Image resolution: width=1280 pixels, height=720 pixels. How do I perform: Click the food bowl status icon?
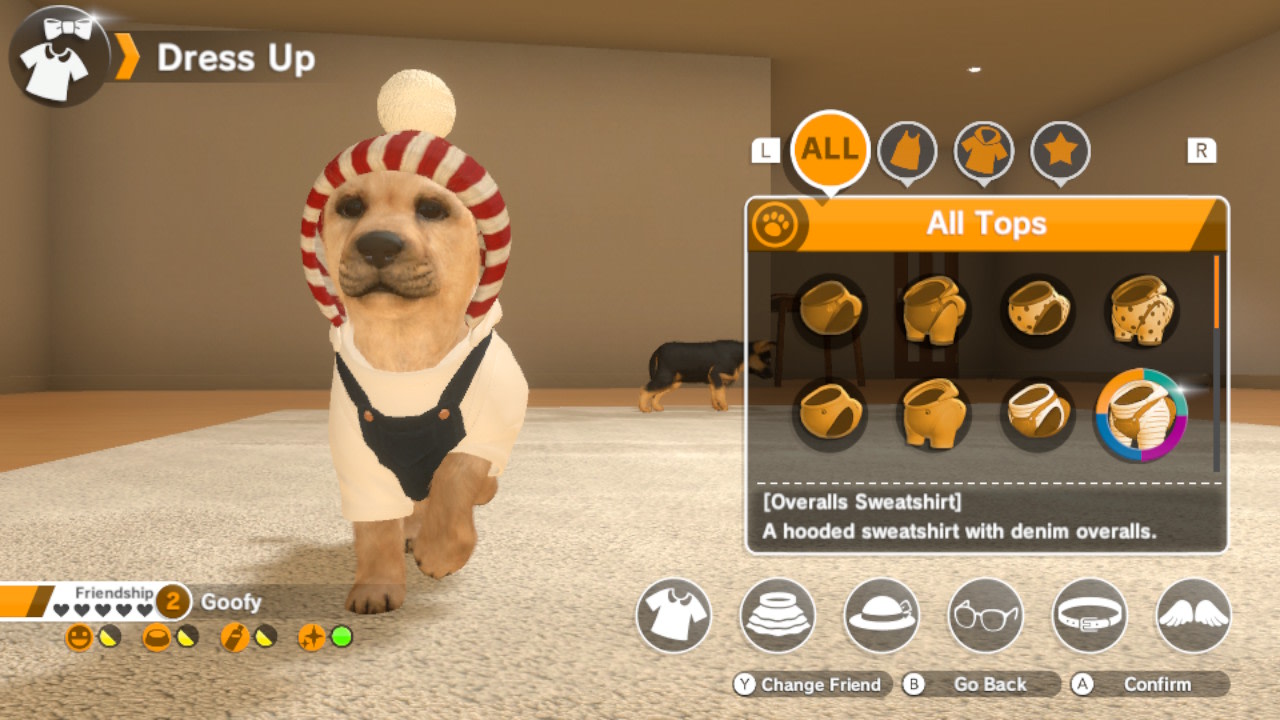click(156, 636)
